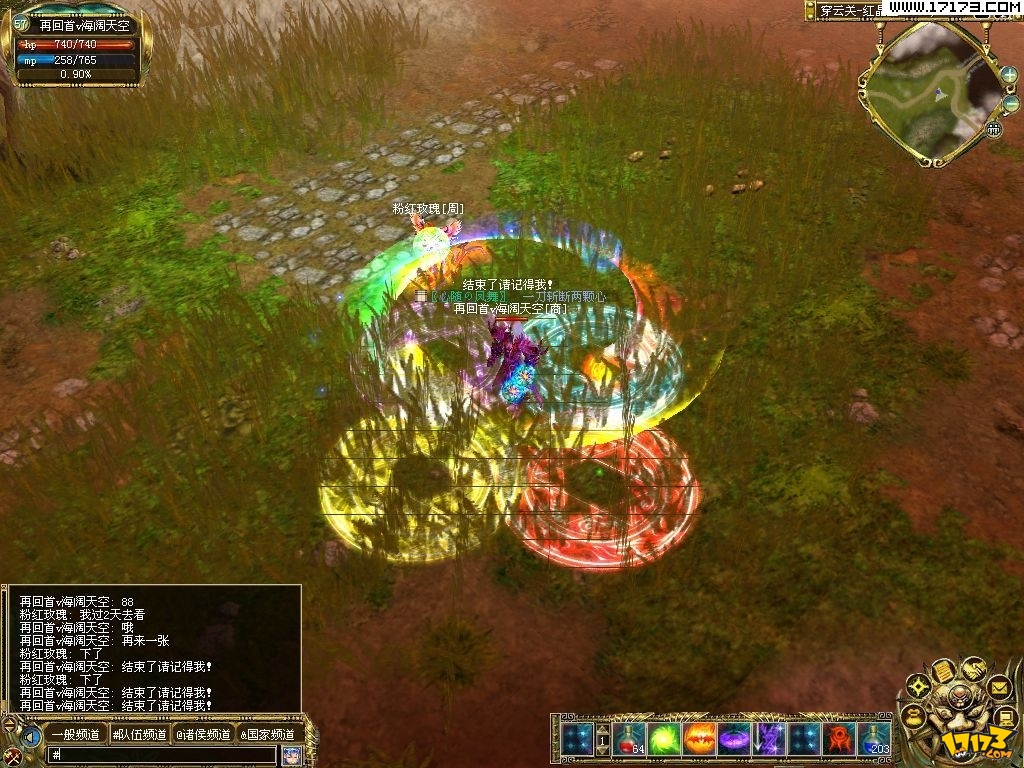The width and height of the screenshot is (1024, 768).
Task: Switch to the #队伍频道 team channel
Action: tap(139, 735)
